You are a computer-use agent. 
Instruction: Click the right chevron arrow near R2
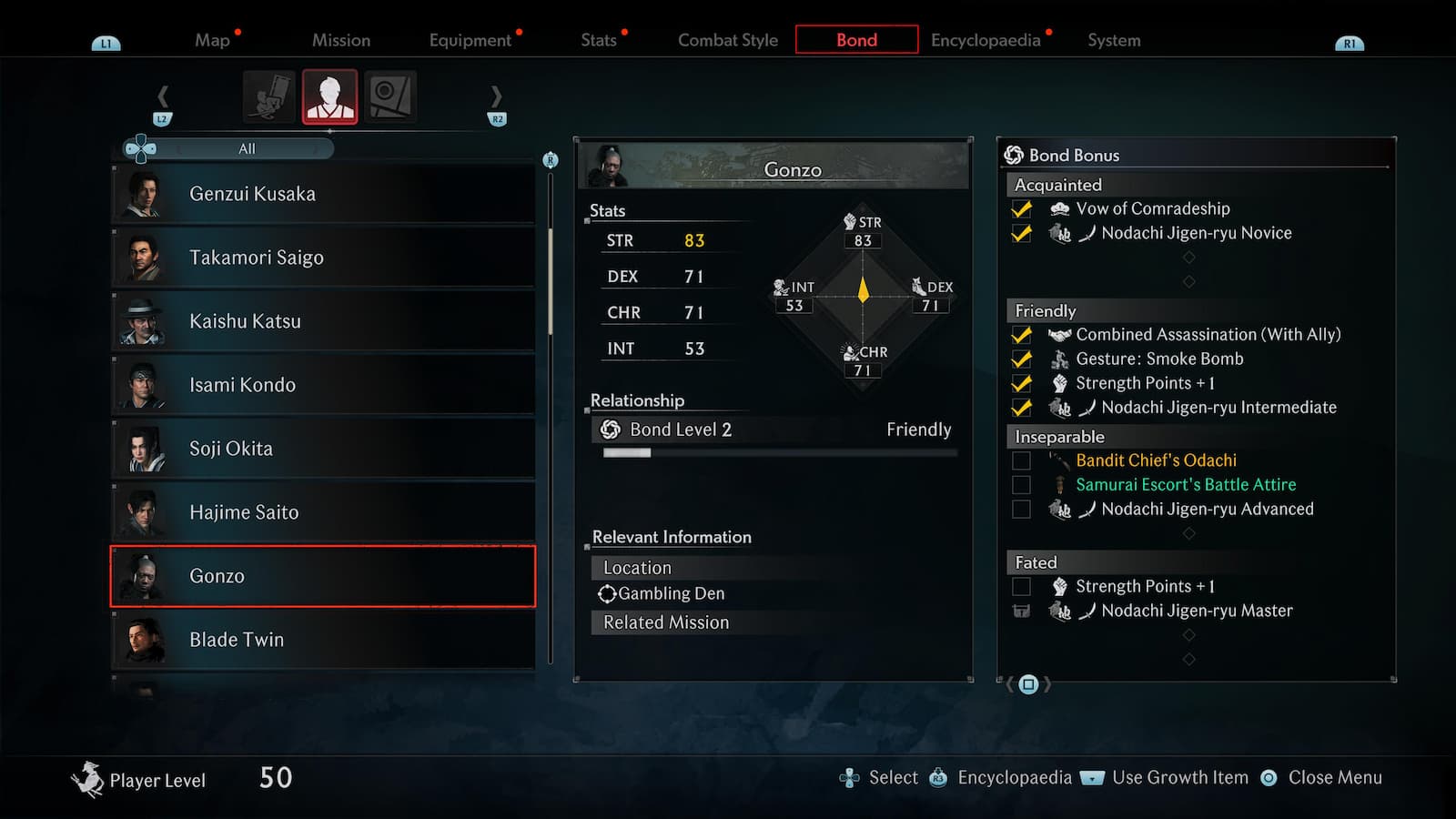pos(496,95)
